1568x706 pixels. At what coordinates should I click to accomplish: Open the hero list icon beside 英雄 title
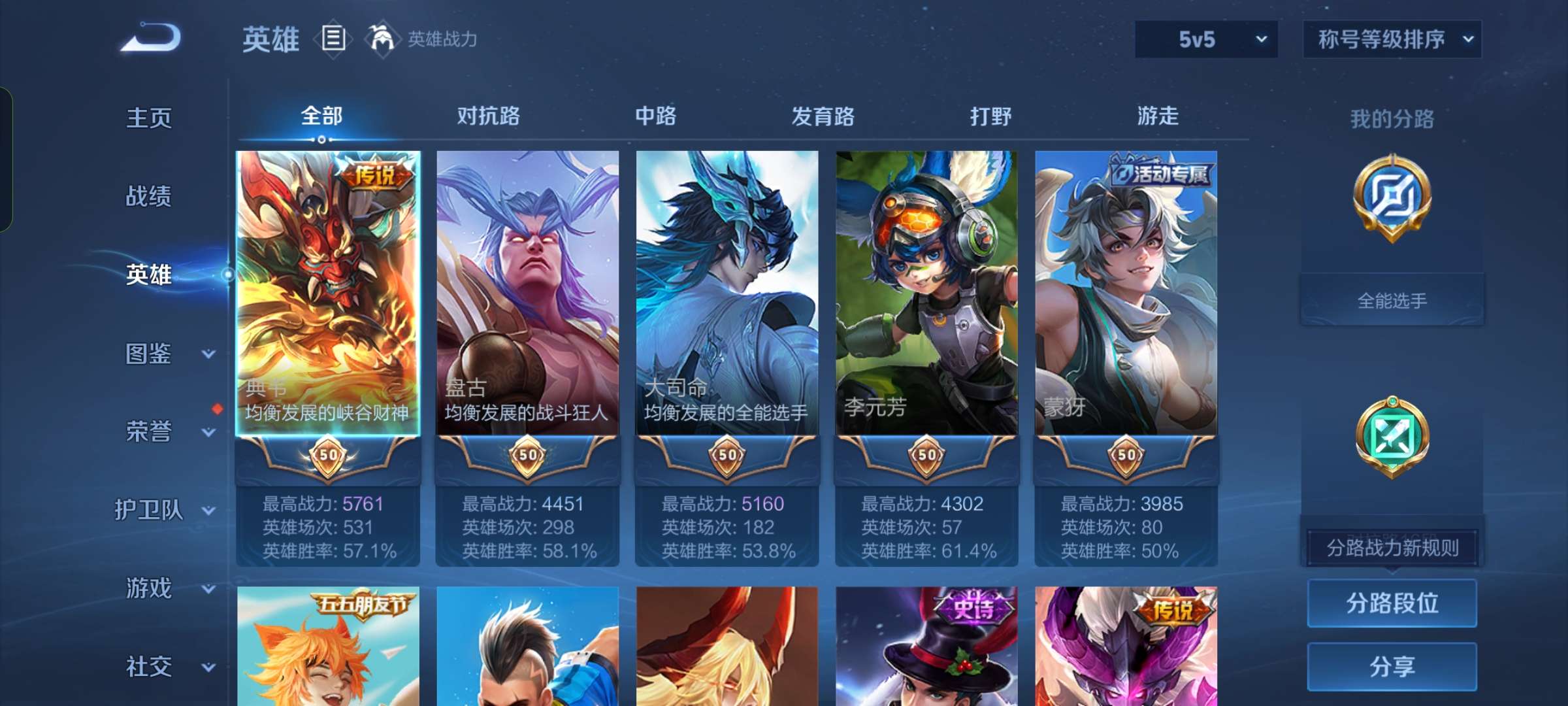(333, 39)
